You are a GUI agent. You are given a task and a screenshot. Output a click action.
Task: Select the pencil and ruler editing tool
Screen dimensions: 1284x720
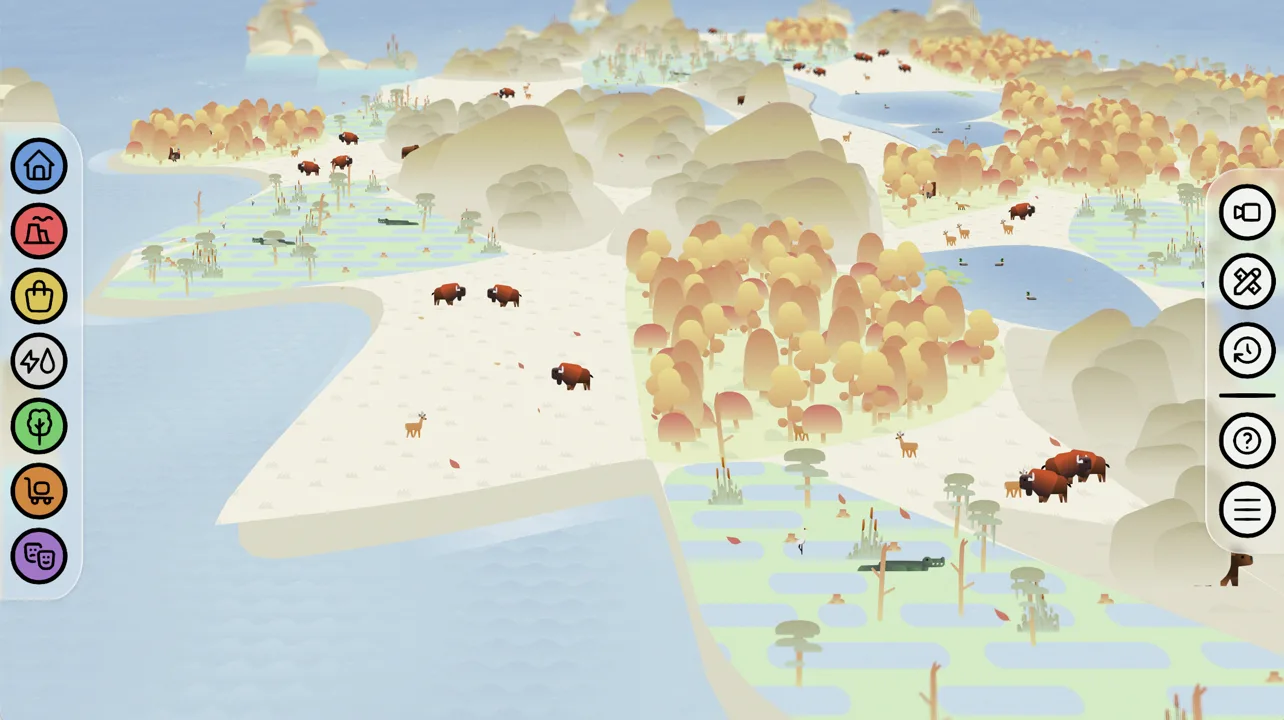pos(1246,281)
